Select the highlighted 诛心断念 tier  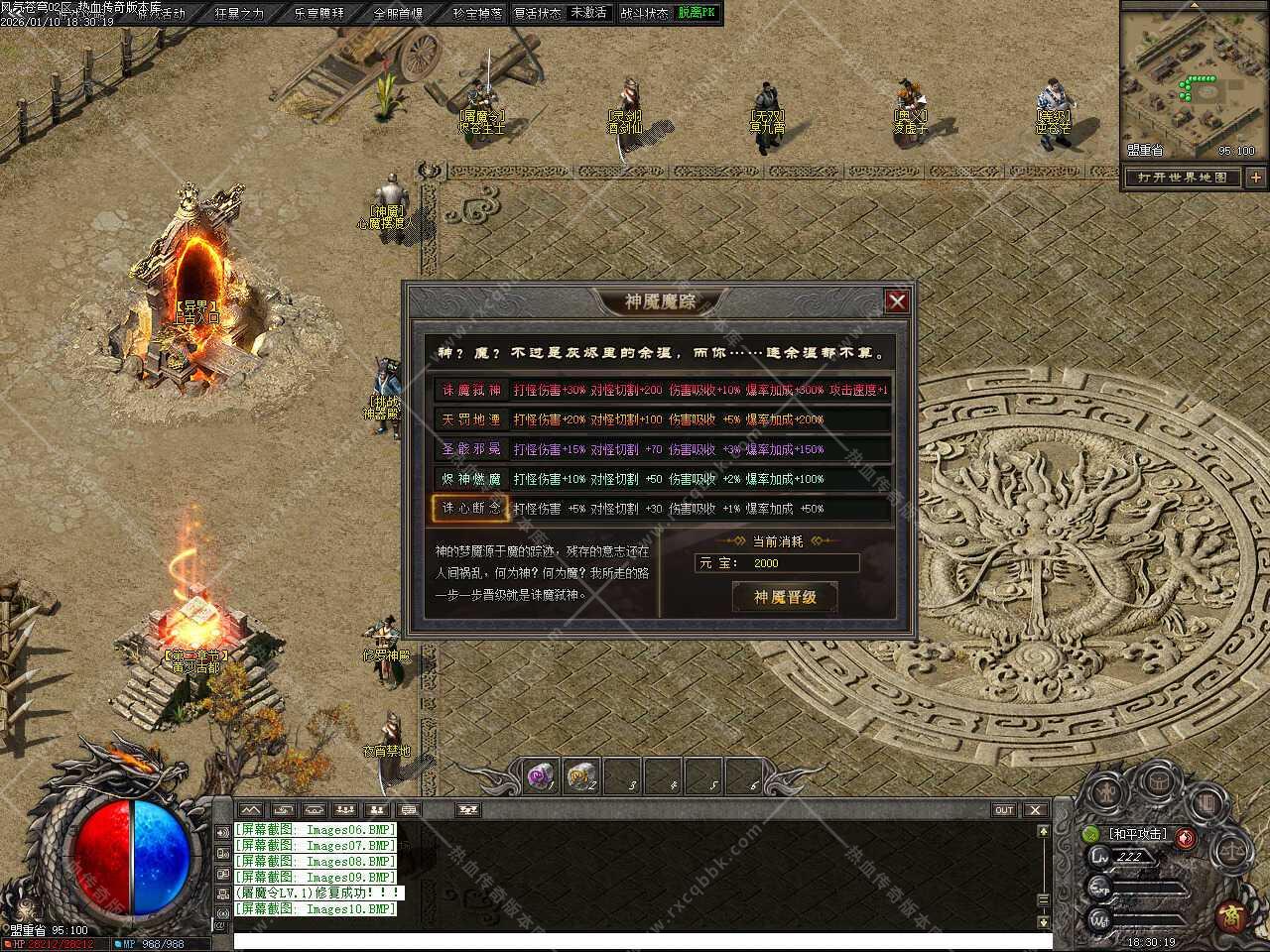pos(471,509)
